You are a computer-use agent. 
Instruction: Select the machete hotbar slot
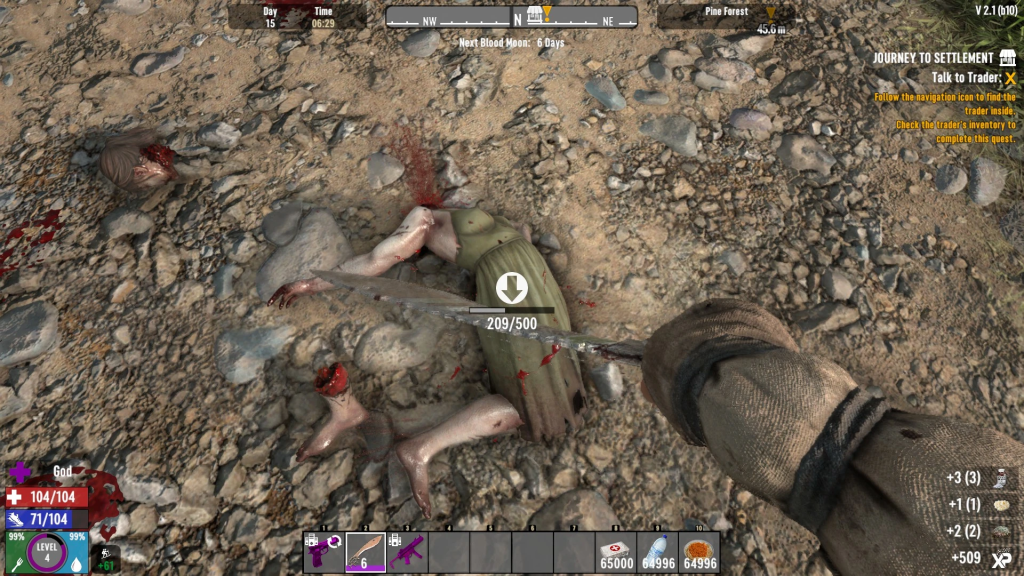[366, 552]
